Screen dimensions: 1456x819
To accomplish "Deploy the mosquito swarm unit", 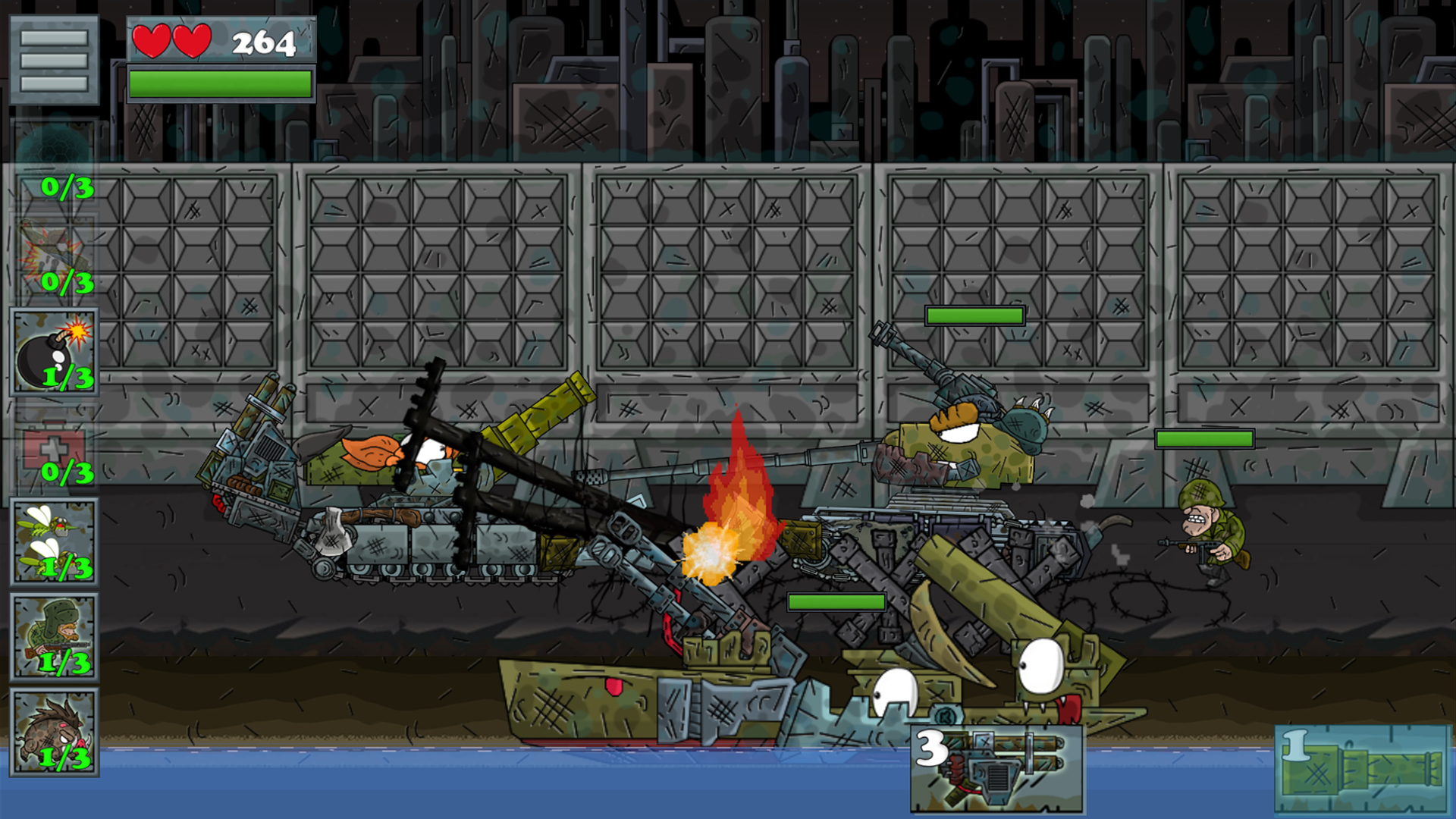I will [x=54, y=542].
